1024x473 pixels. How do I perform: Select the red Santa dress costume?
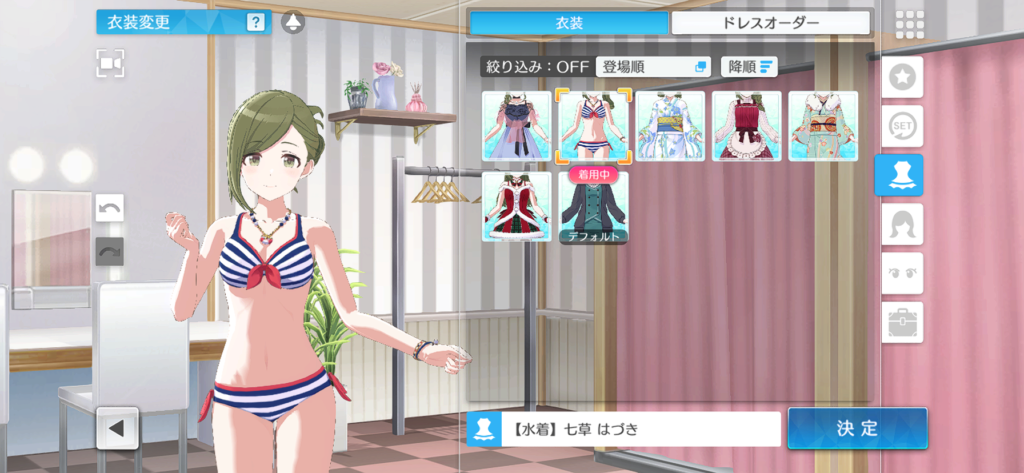point(517,206)
